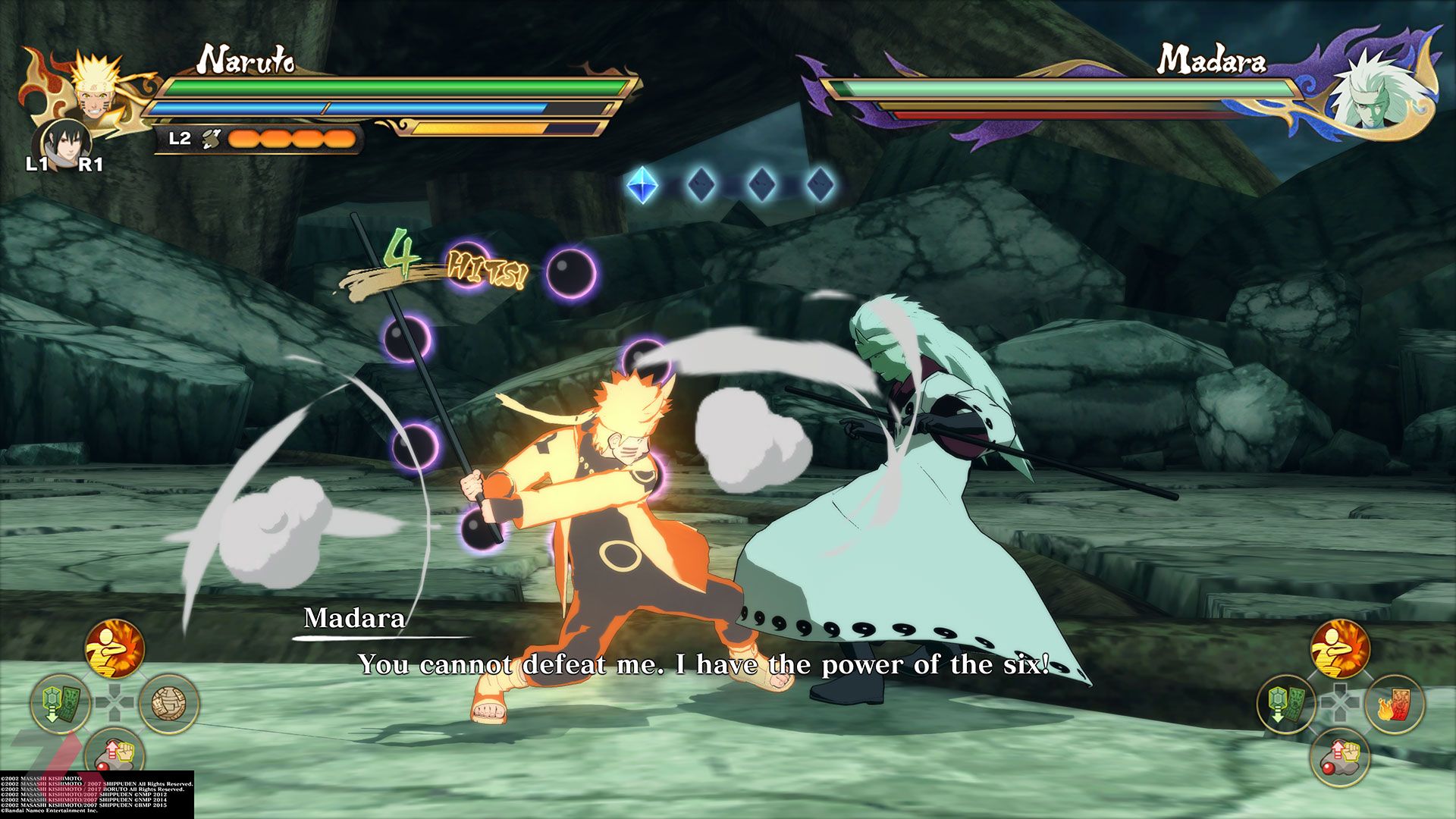The height and width of the screenshot is (819, 1456).
Task: Use the fire talisman item on the right wheel
Action: (1395, 704)
